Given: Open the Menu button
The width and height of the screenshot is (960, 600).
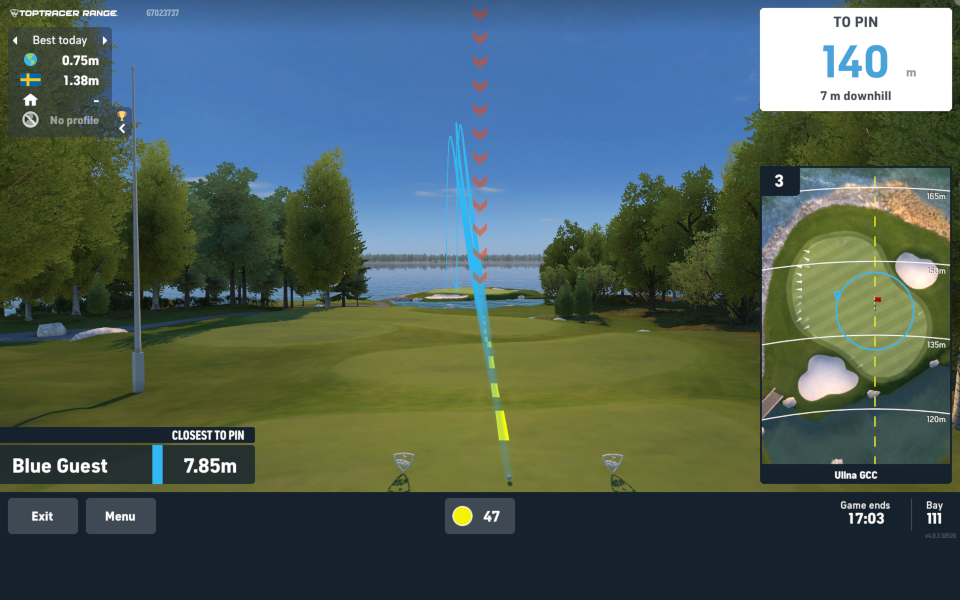Looking at the screenshot, I should (x=120, y=516).
